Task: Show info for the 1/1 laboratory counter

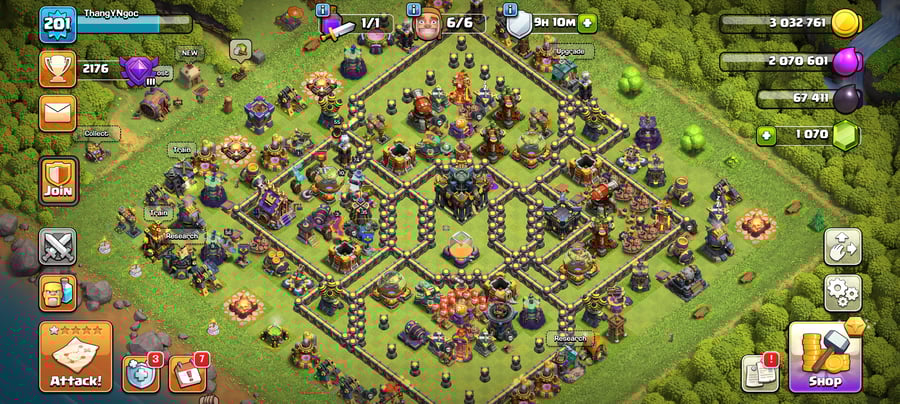Action: (x=323, y=10)
